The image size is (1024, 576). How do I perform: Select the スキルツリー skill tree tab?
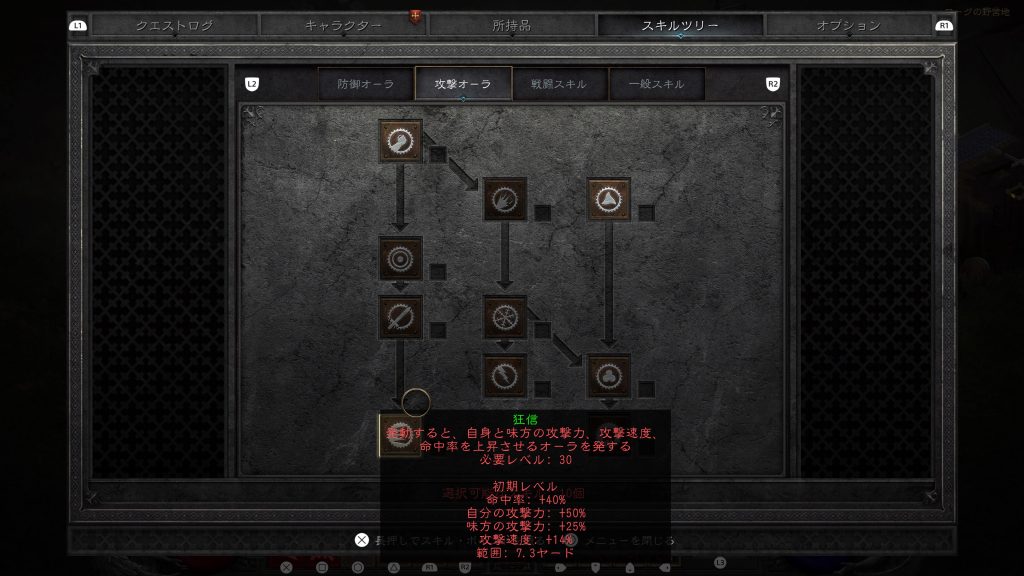tap(680, 26)
